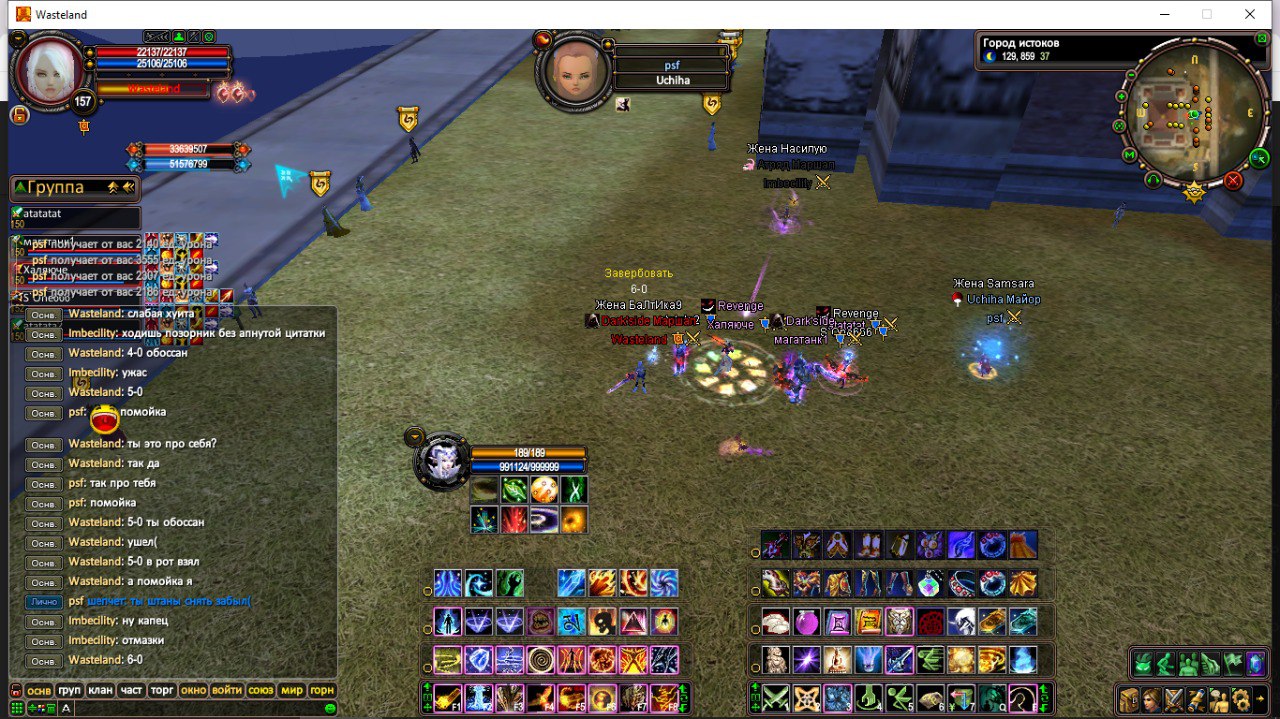Close the game window
1280x719 pixels.
click(1250, 15)
